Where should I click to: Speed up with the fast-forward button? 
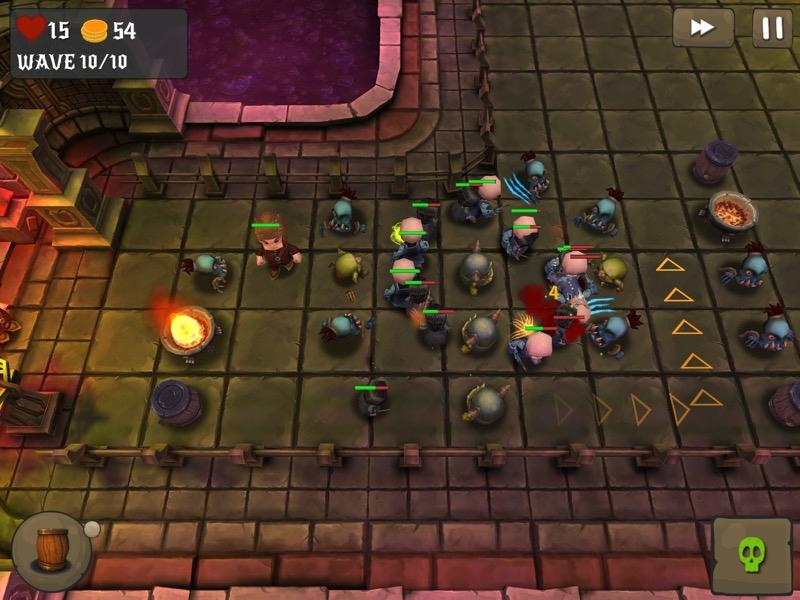702,28
